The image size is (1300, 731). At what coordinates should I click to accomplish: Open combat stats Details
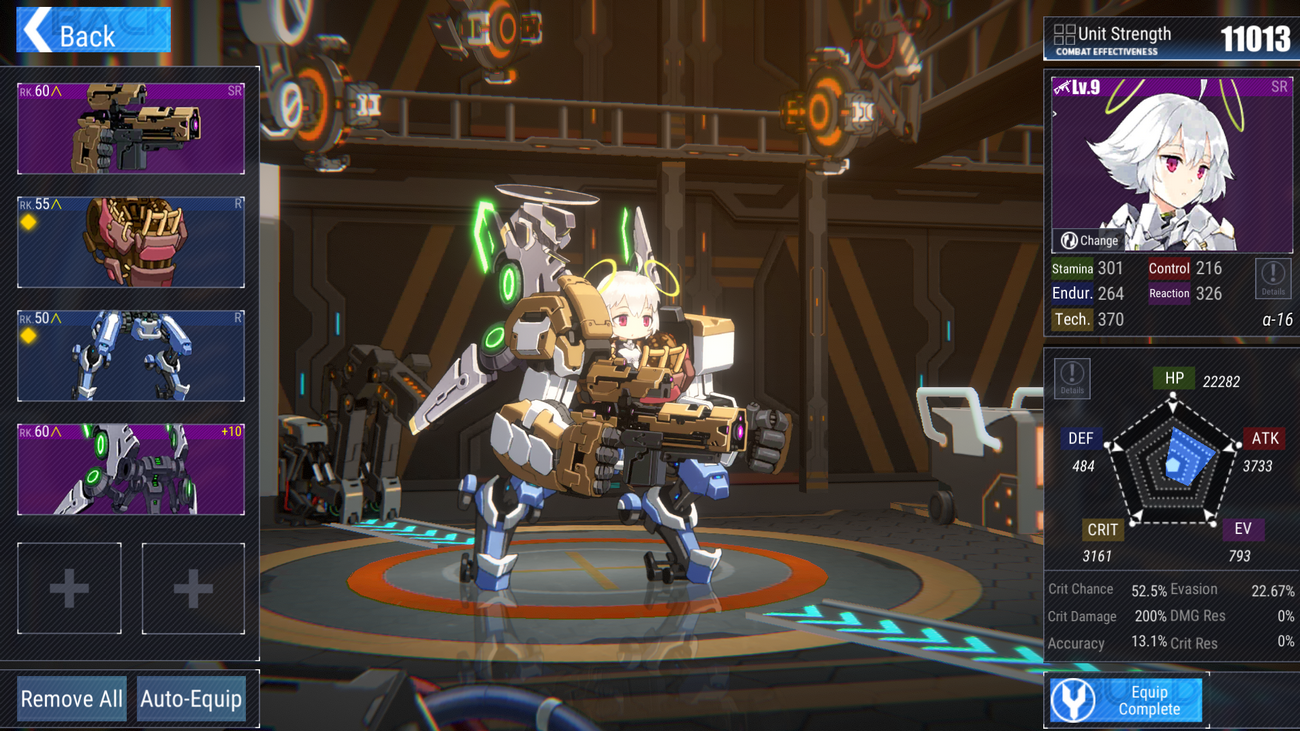coord(1072,378)
